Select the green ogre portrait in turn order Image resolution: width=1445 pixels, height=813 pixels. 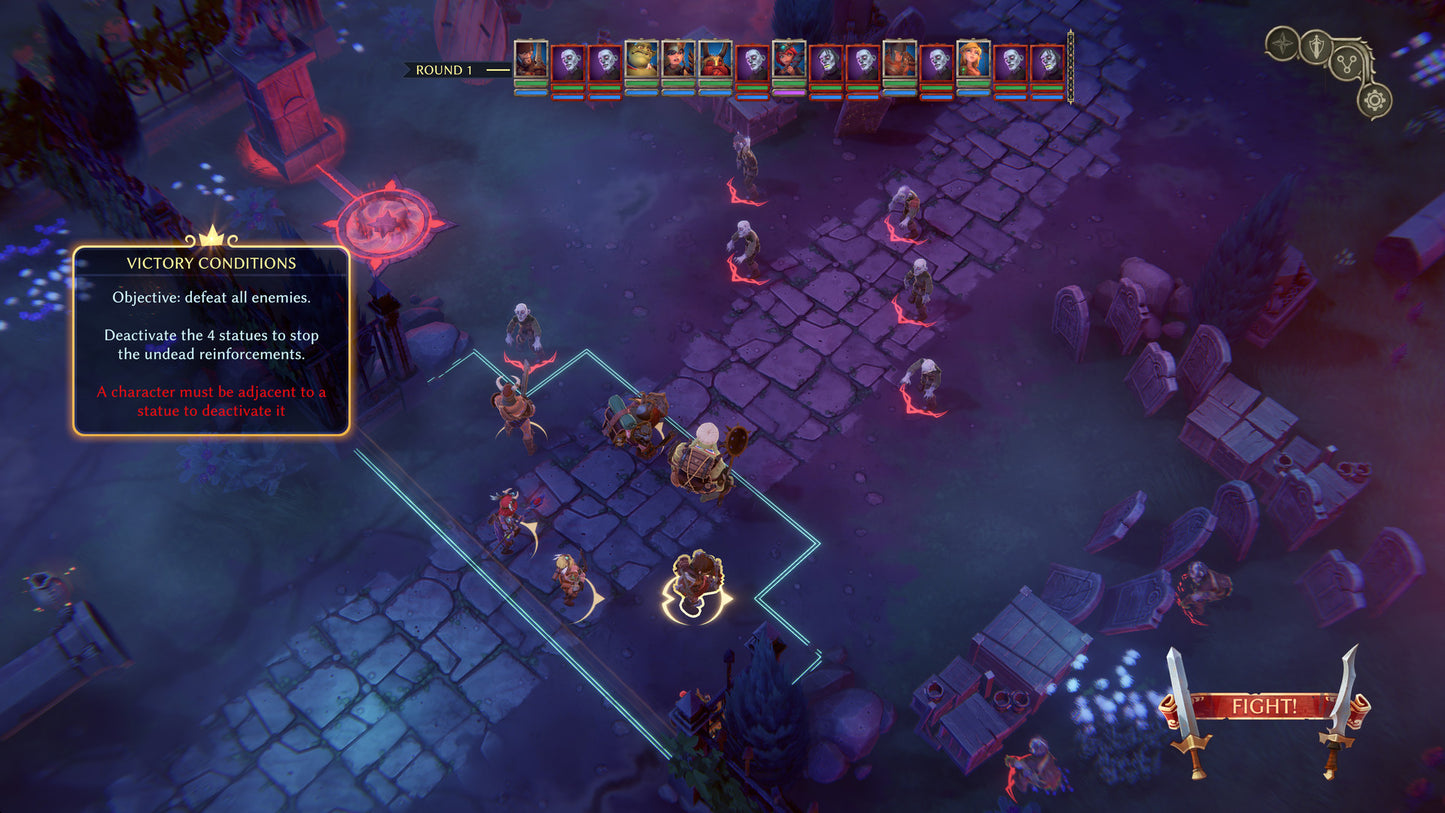(x=641, y=60)
